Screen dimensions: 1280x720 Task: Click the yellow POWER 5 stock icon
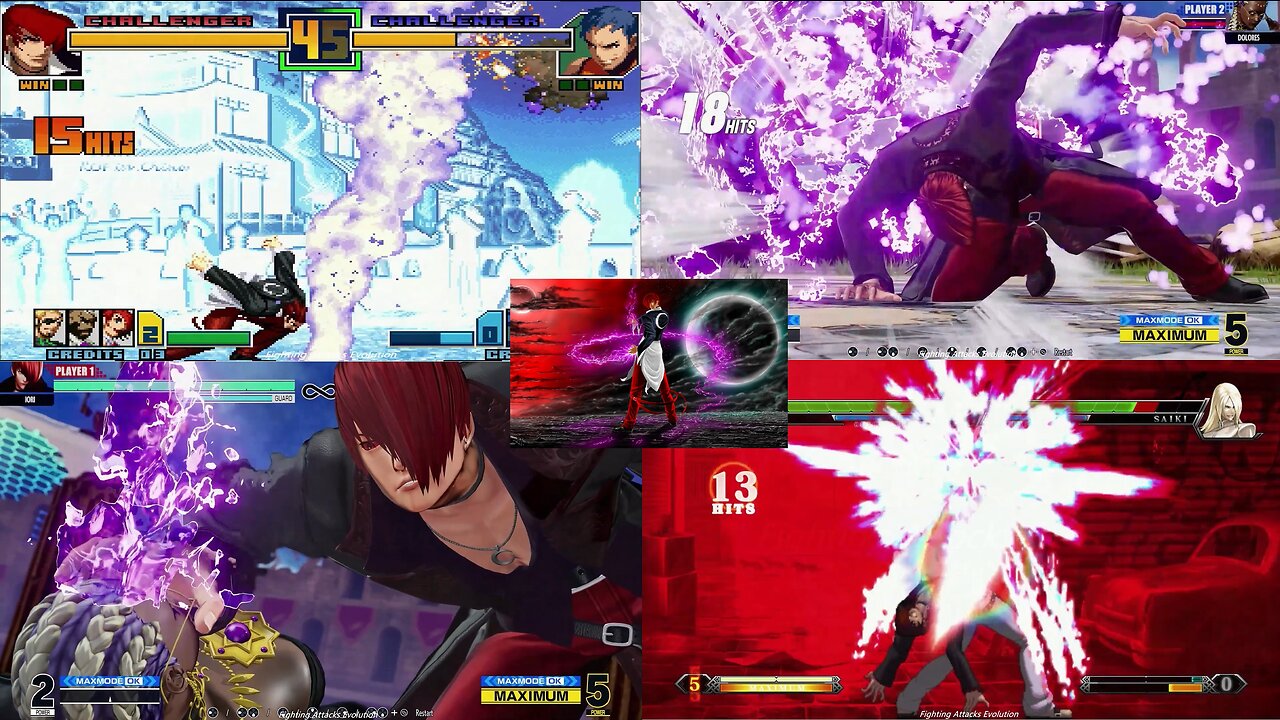click(1235, 332)
